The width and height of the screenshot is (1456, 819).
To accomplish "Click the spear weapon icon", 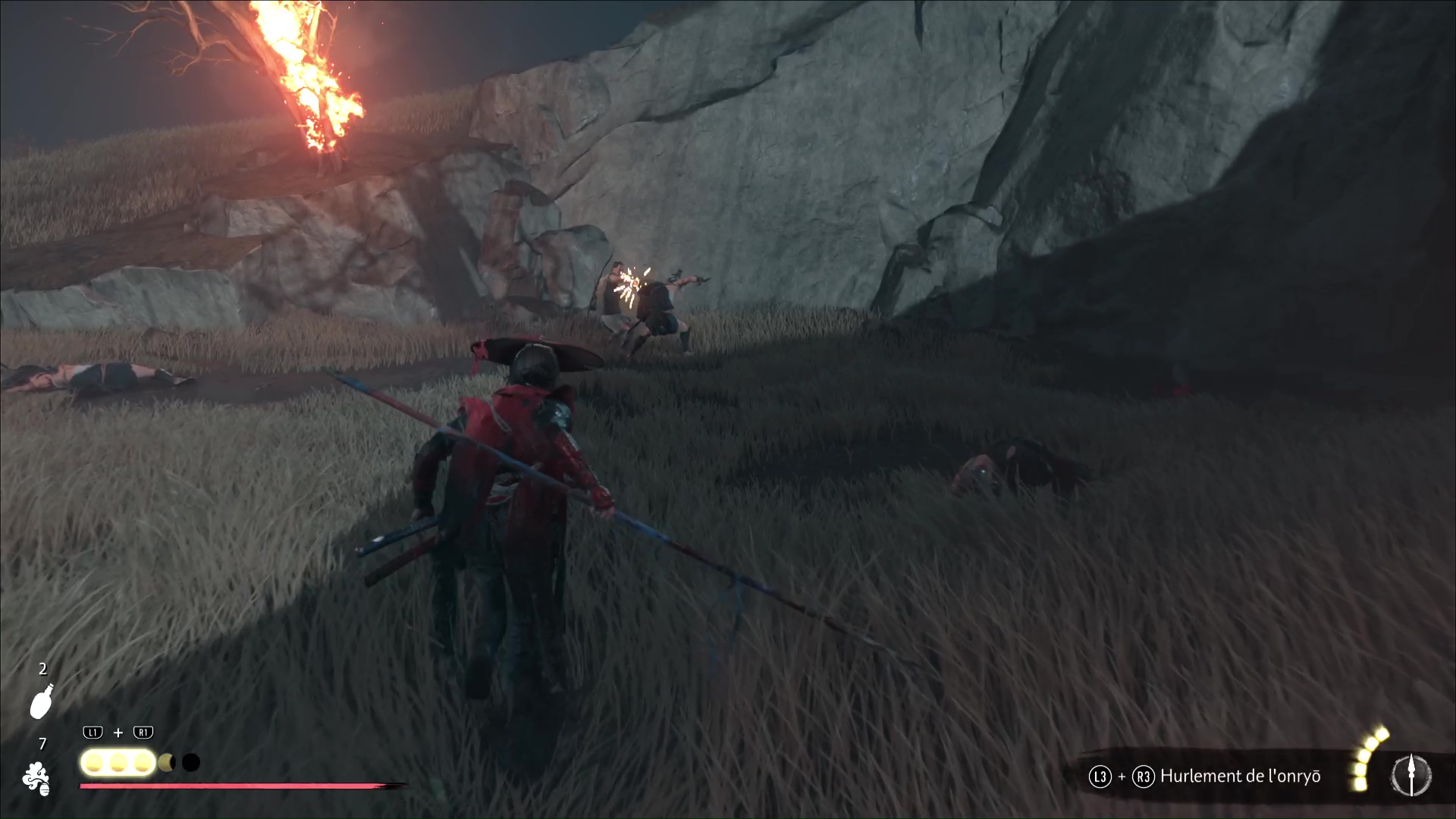I will 1411,776.
